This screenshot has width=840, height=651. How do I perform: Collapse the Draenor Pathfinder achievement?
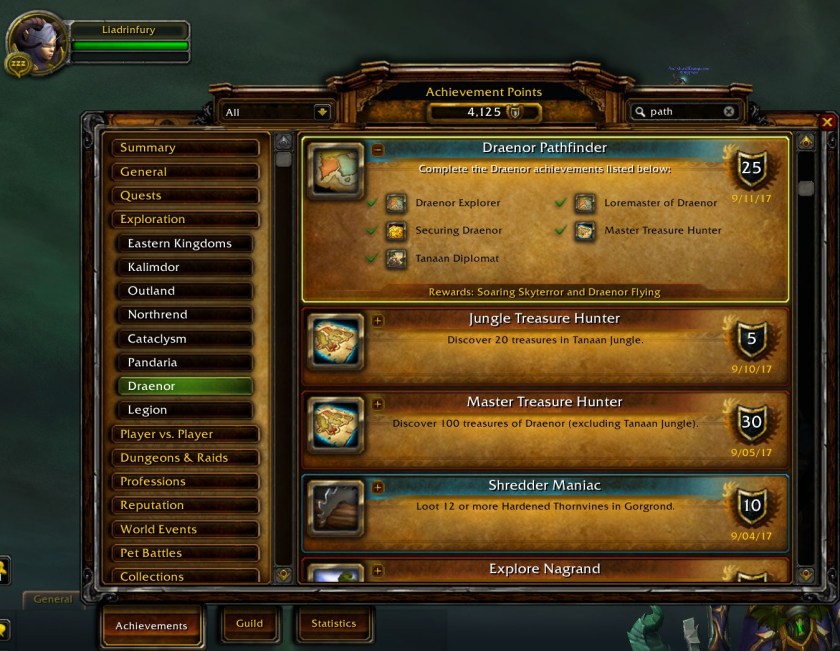(x=378, y=150)
